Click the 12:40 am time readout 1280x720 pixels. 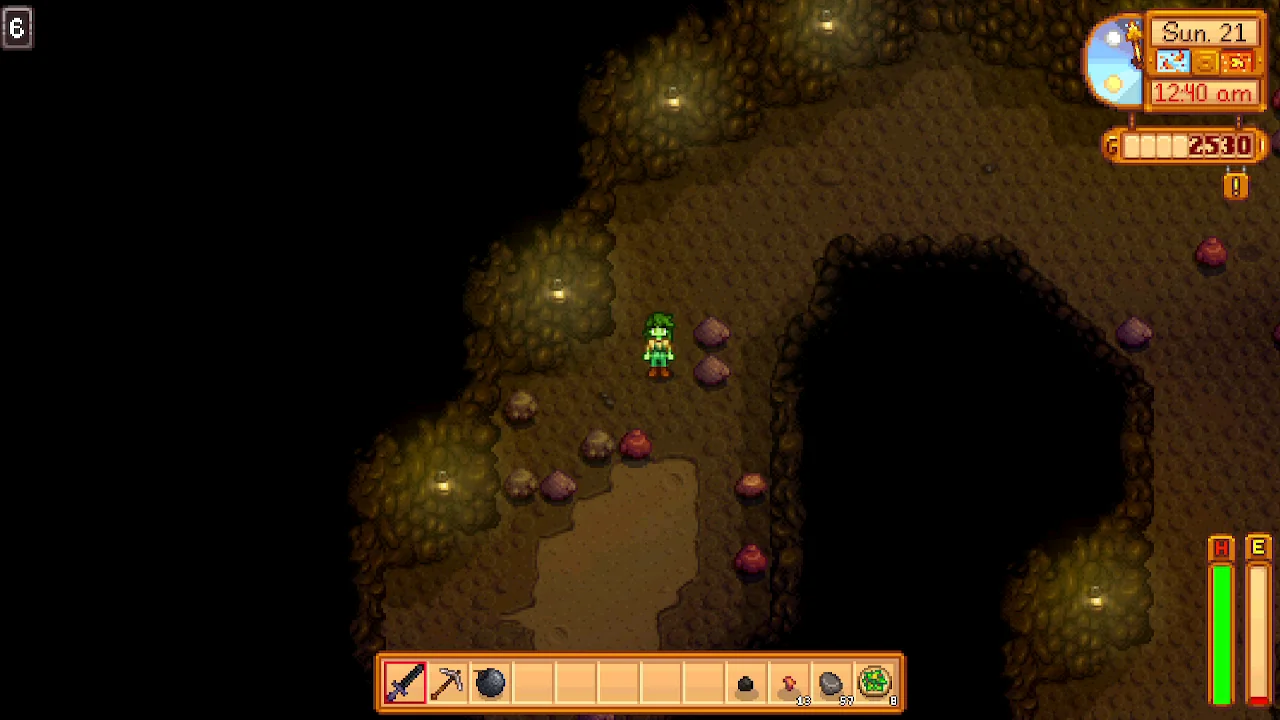point(1203,93)
